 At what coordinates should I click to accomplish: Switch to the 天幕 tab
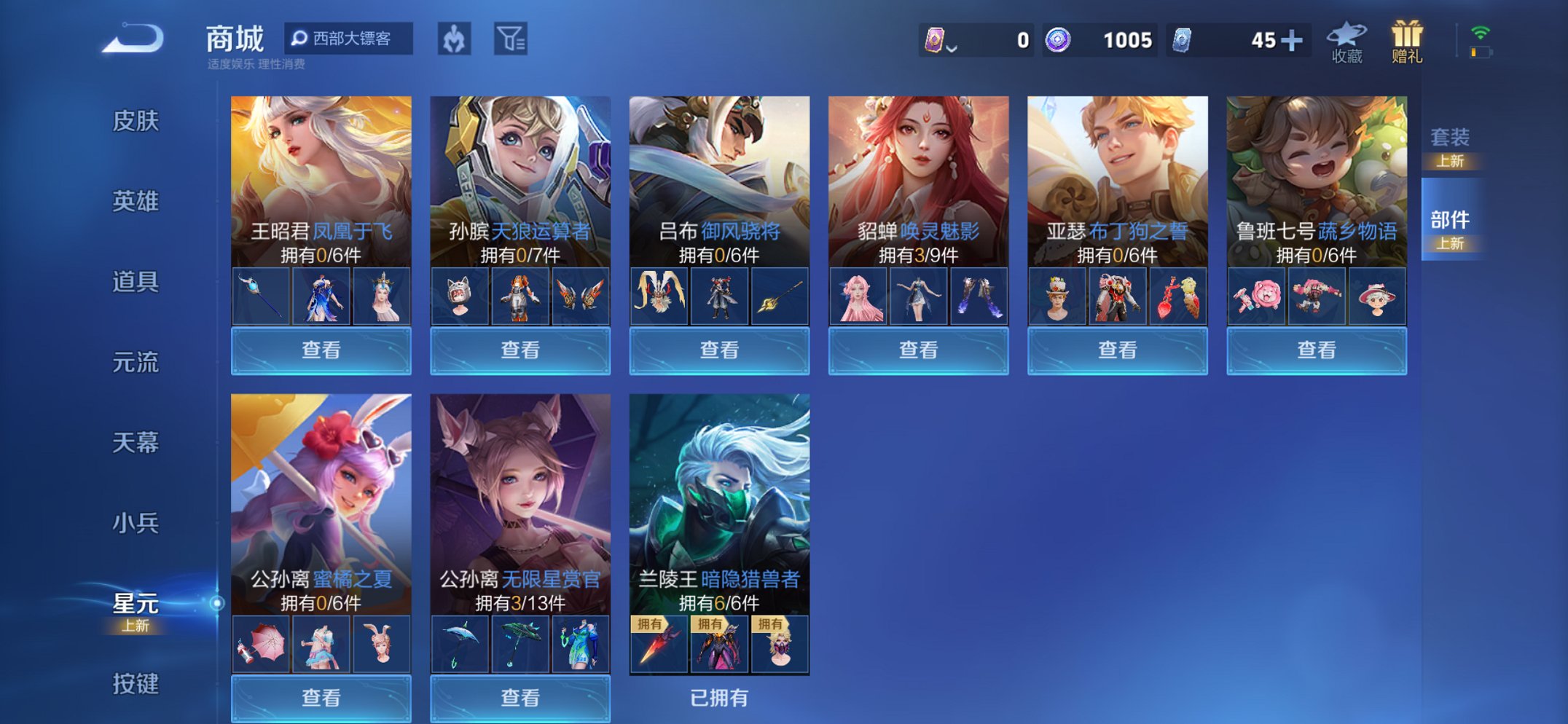click(136, 441)
